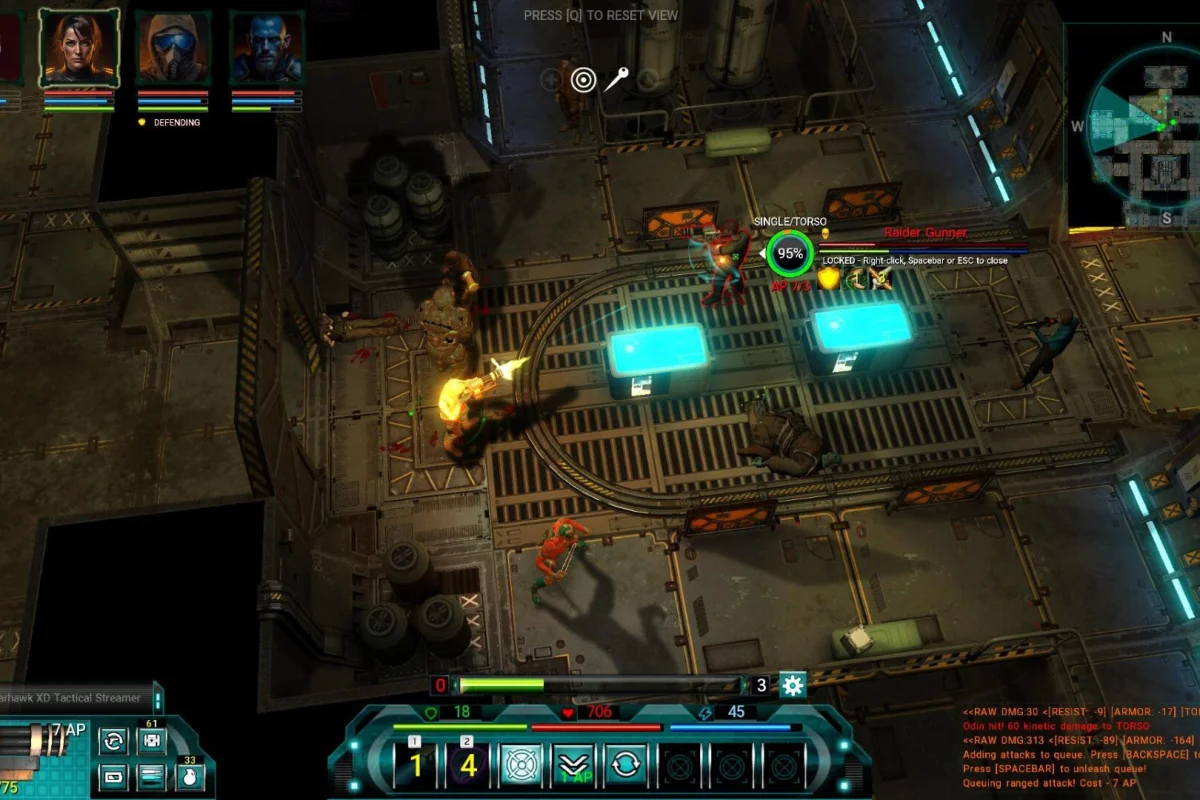Click the battery icon weapon button
The height and width of the screenshot is (800, 1200).
114,776
